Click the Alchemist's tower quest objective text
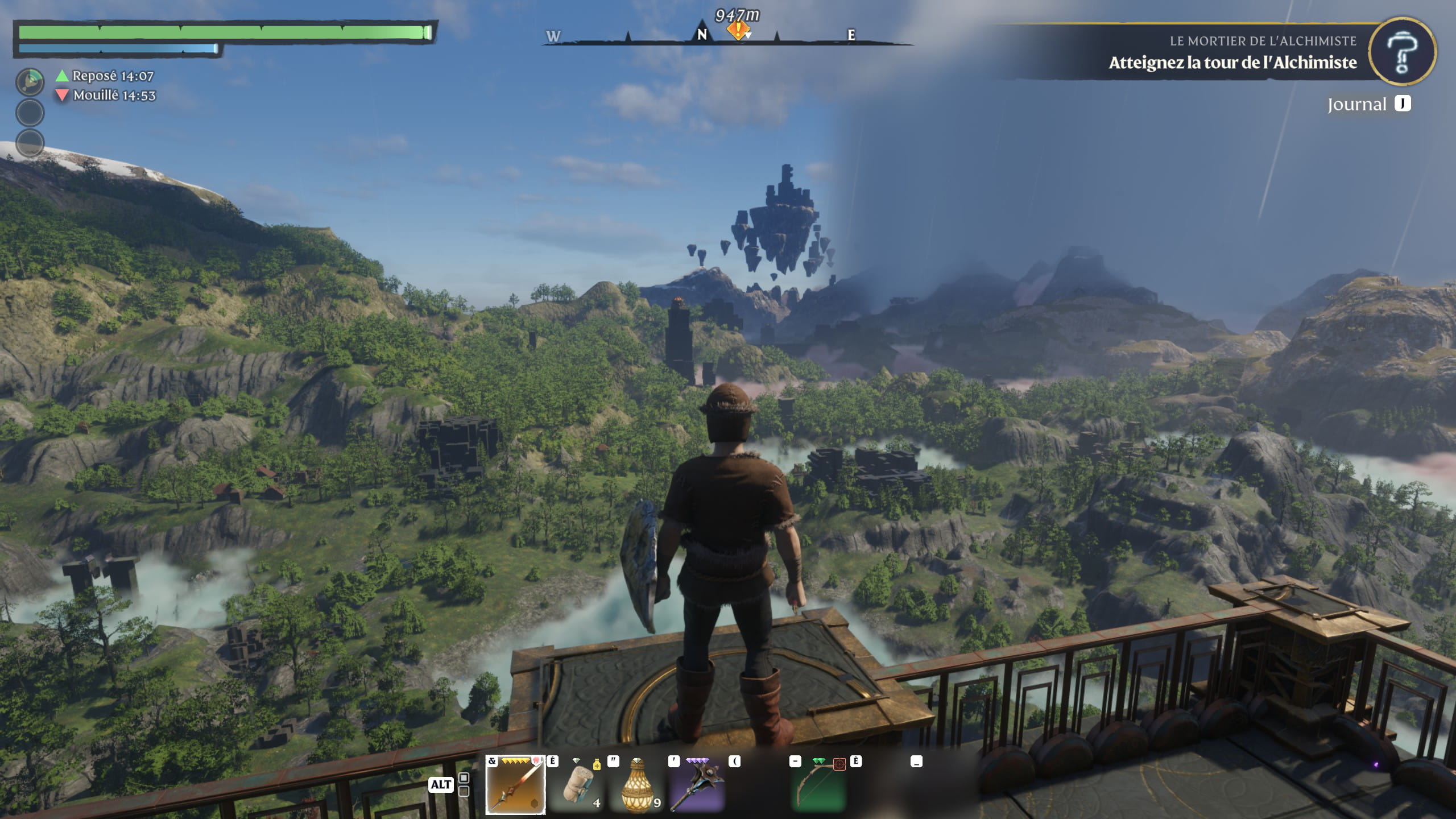 point(1232,63)
